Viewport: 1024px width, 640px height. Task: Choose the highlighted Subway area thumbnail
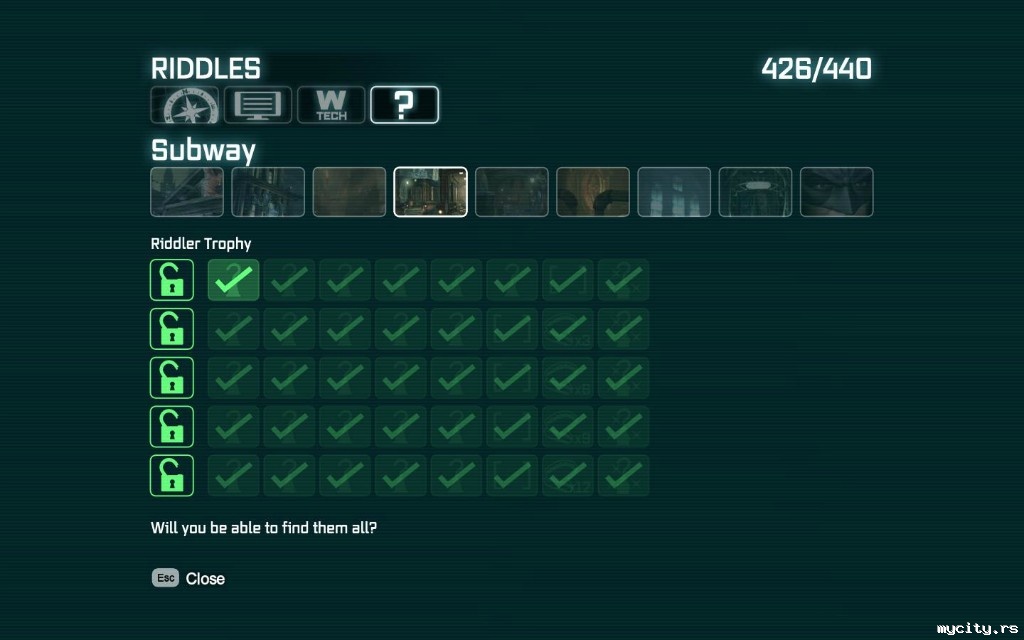coord(430,192)
